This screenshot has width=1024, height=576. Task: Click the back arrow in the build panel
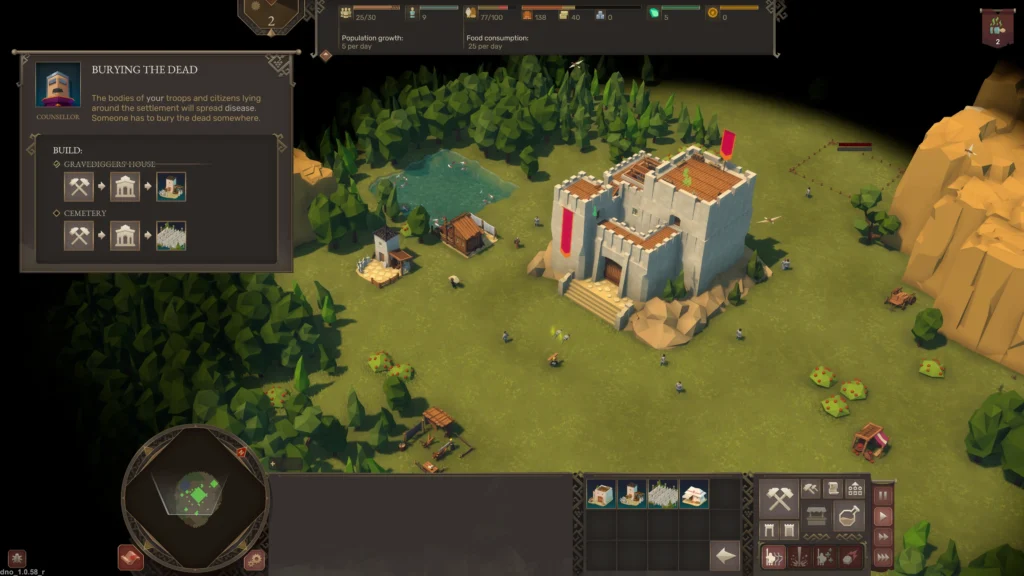[x=724, y=555]
